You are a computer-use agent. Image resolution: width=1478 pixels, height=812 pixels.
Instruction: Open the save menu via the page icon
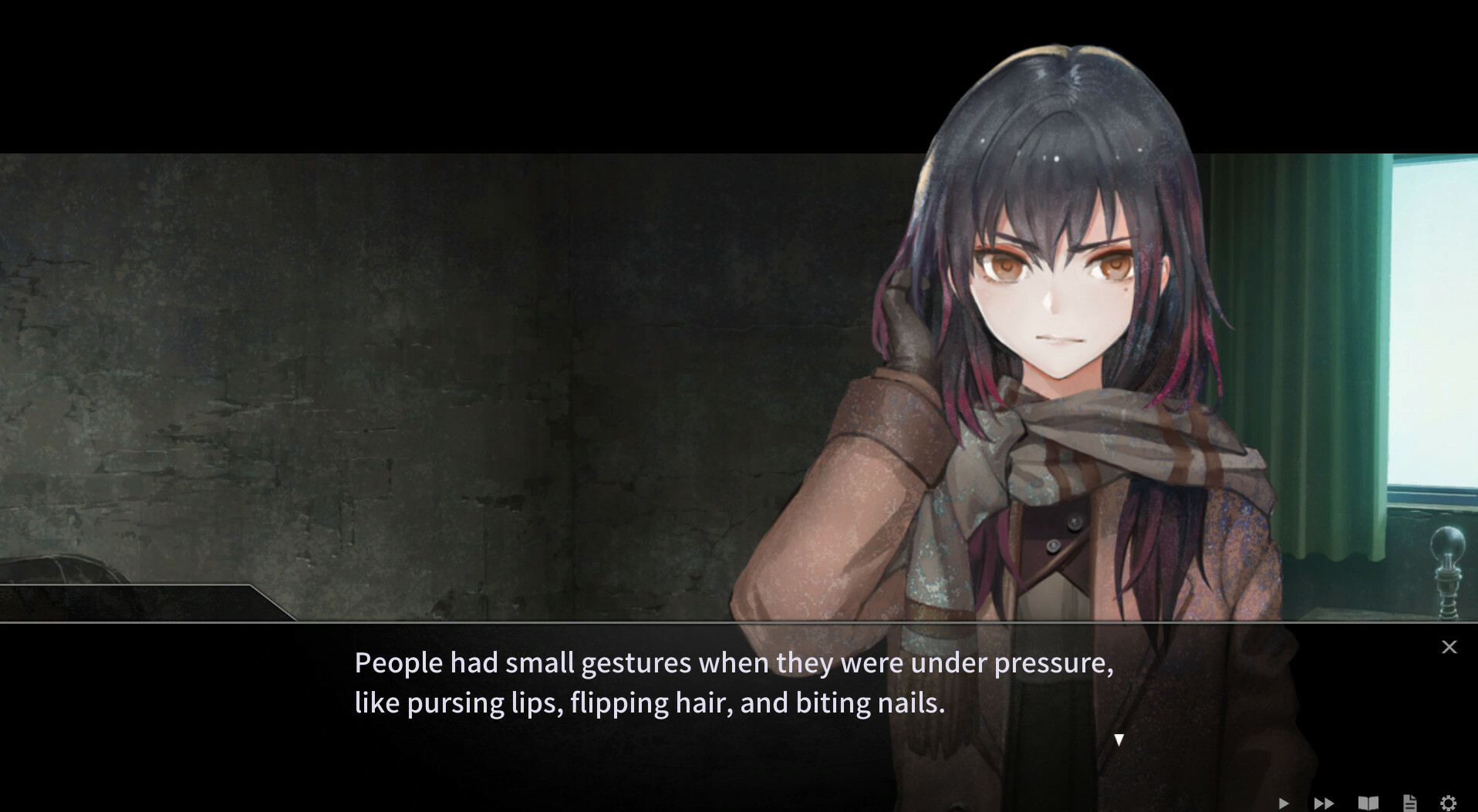coord(1409,802)
